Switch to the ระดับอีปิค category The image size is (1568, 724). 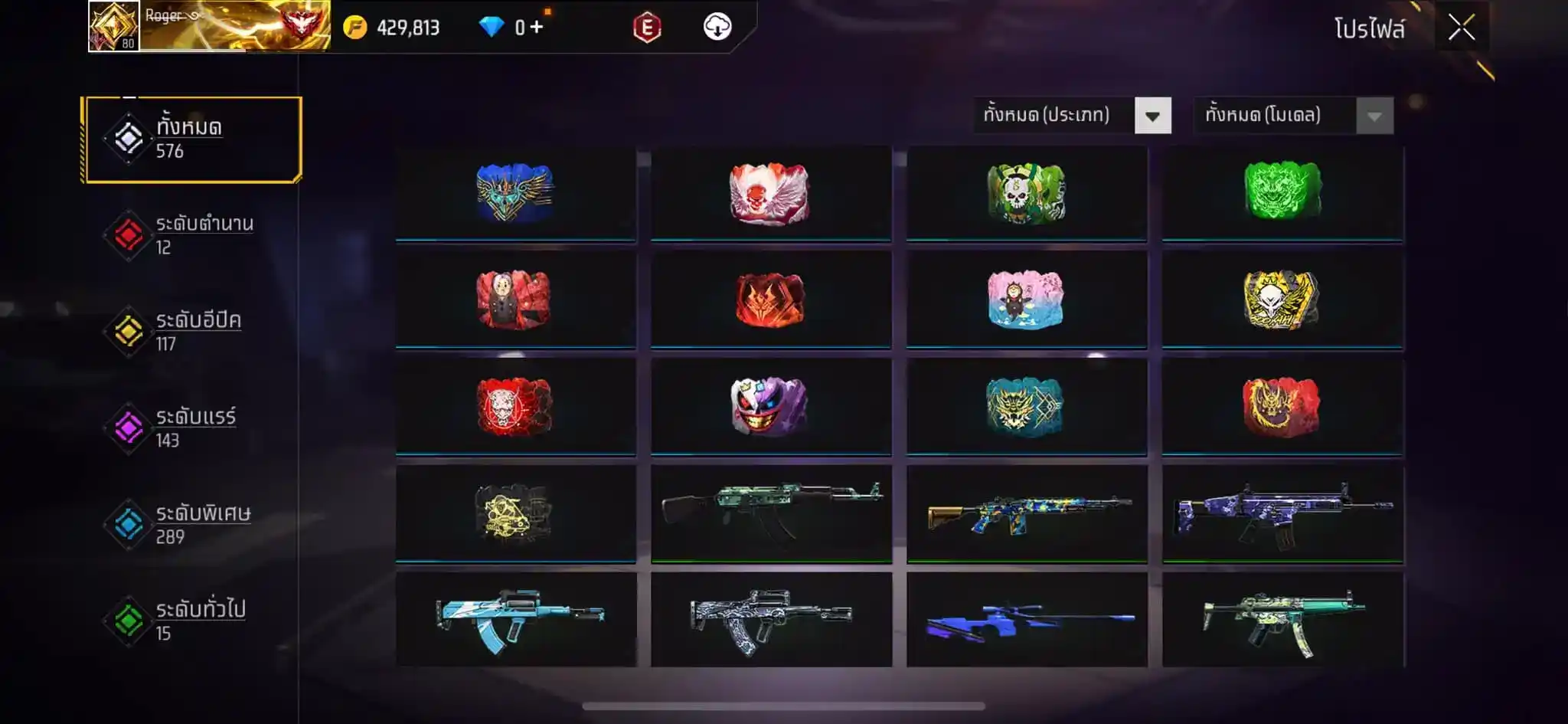(192, 332)
